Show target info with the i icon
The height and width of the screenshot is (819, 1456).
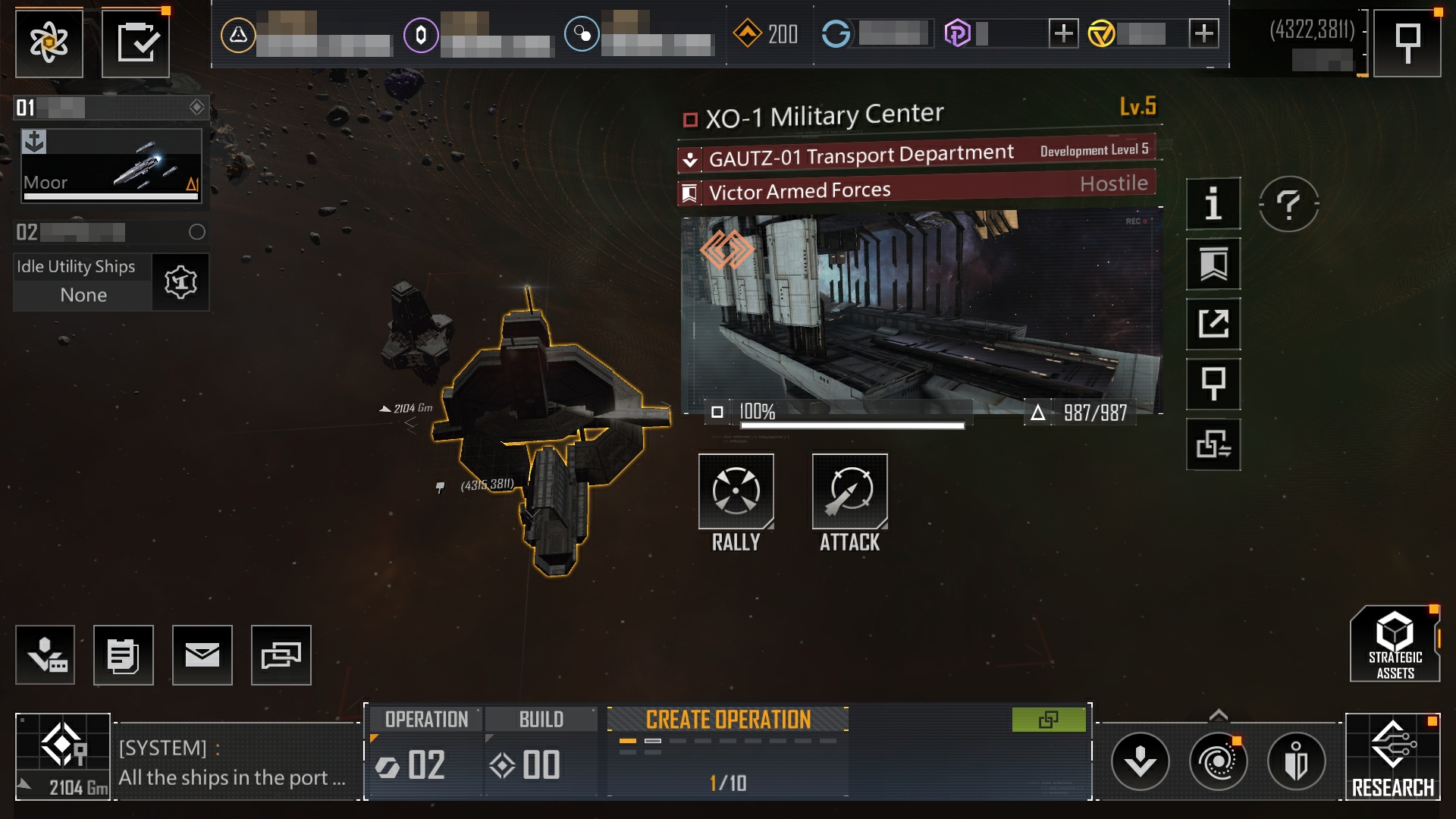[x=1213, y=203]
